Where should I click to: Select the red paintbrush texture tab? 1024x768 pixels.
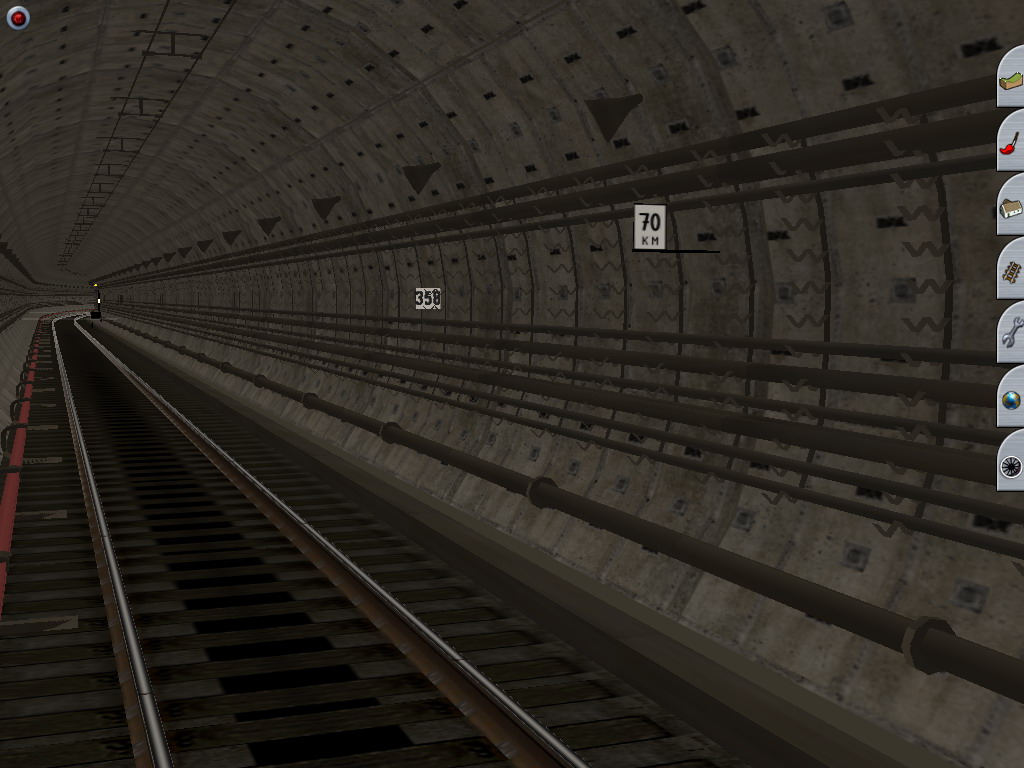click(x=1011, y=142)
